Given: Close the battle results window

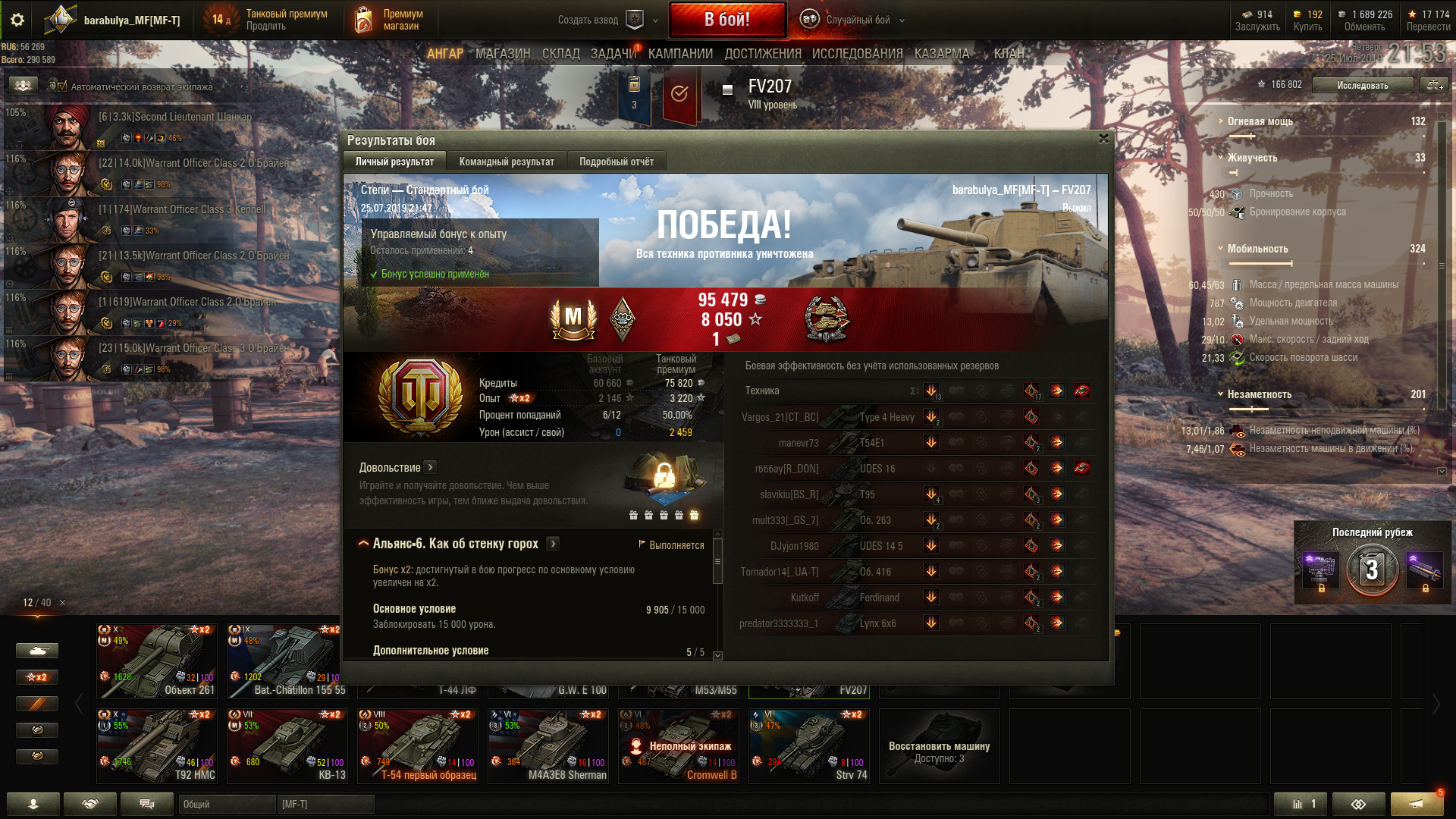Looking at the screenshot, I should [x=1103, y=139].
